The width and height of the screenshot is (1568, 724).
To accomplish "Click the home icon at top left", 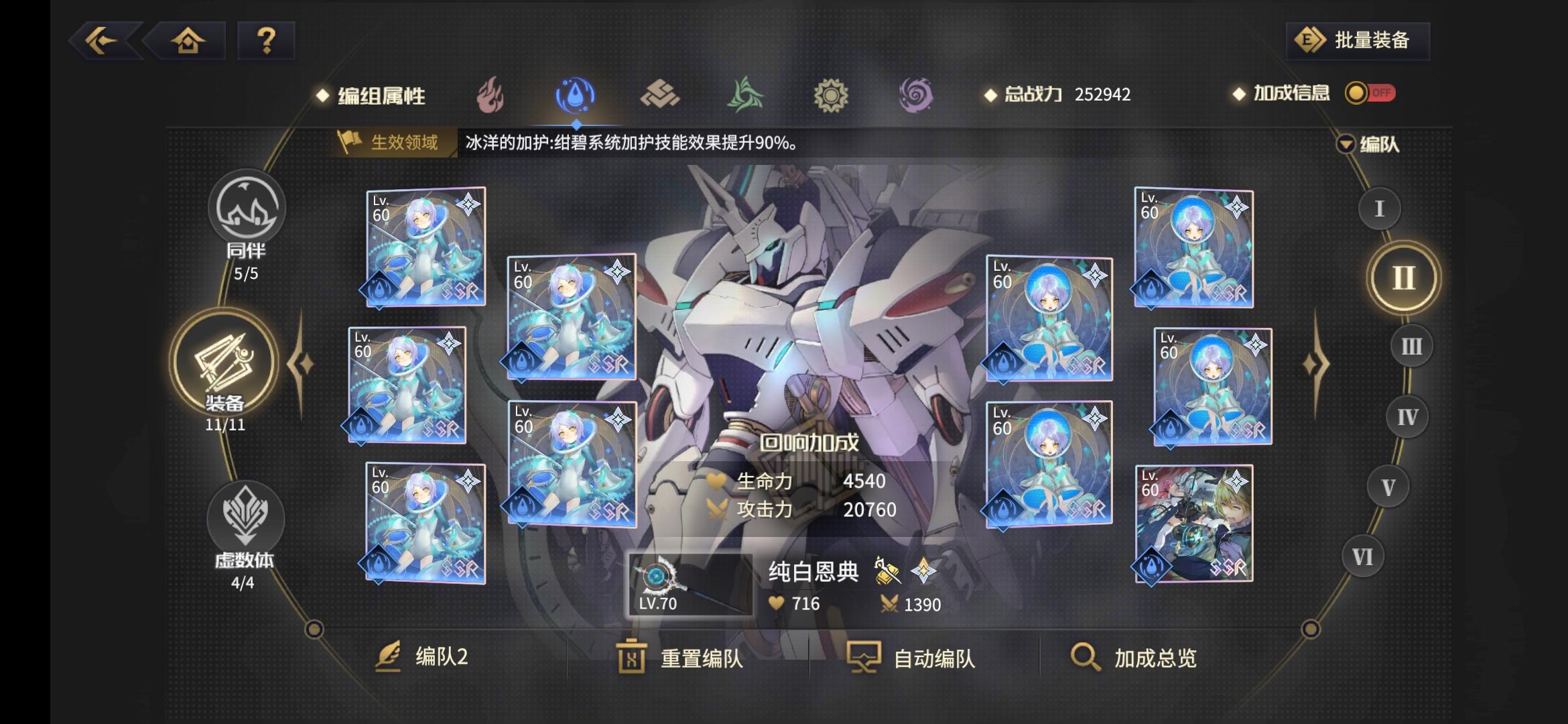I will [190, 42].
